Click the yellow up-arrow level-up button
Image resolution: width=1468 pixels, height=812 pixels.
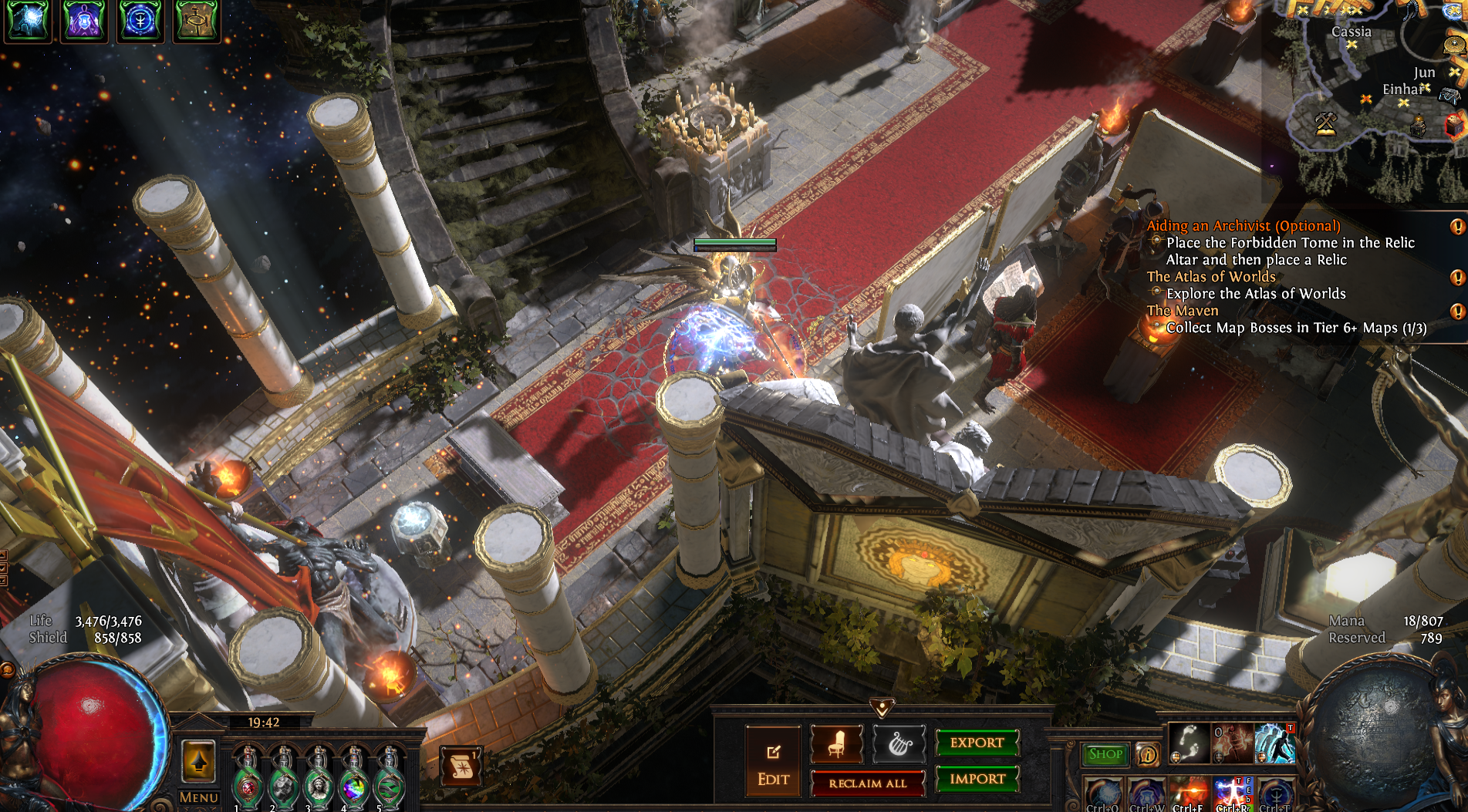click(x=198, y=762)
